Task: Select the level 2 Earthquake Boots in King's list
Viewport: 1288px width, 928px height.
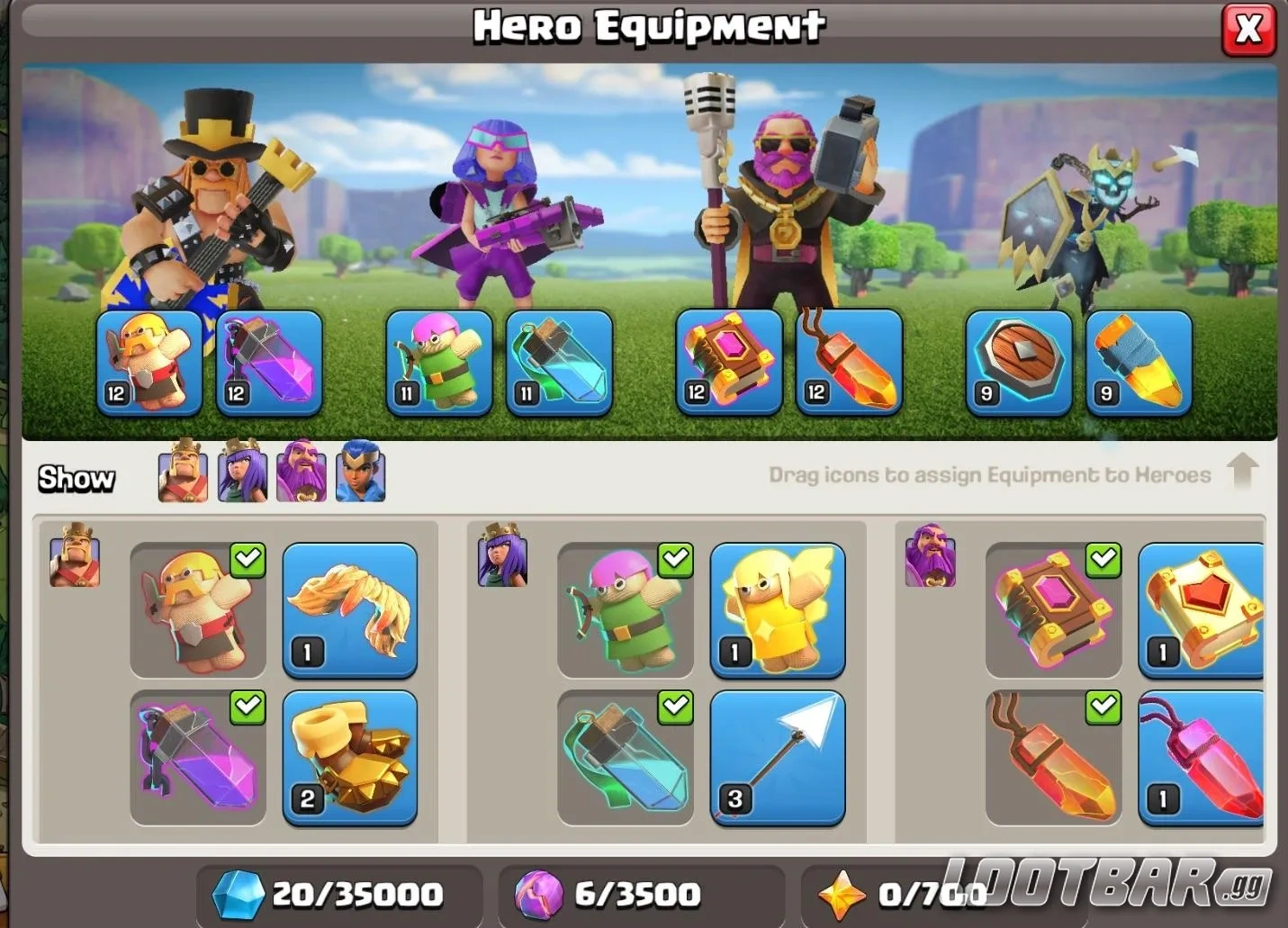Action: [349, 759]
